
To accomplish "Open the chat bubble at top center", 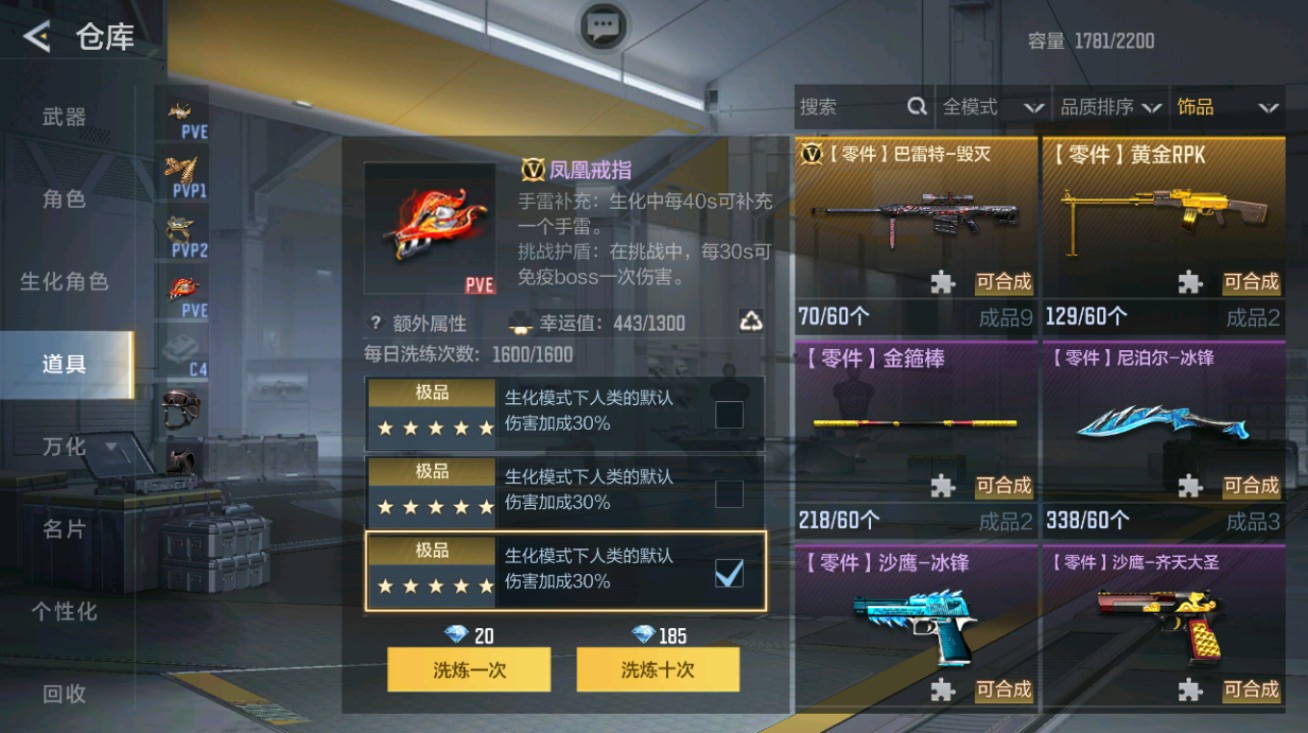I will (x=602, y=27).
